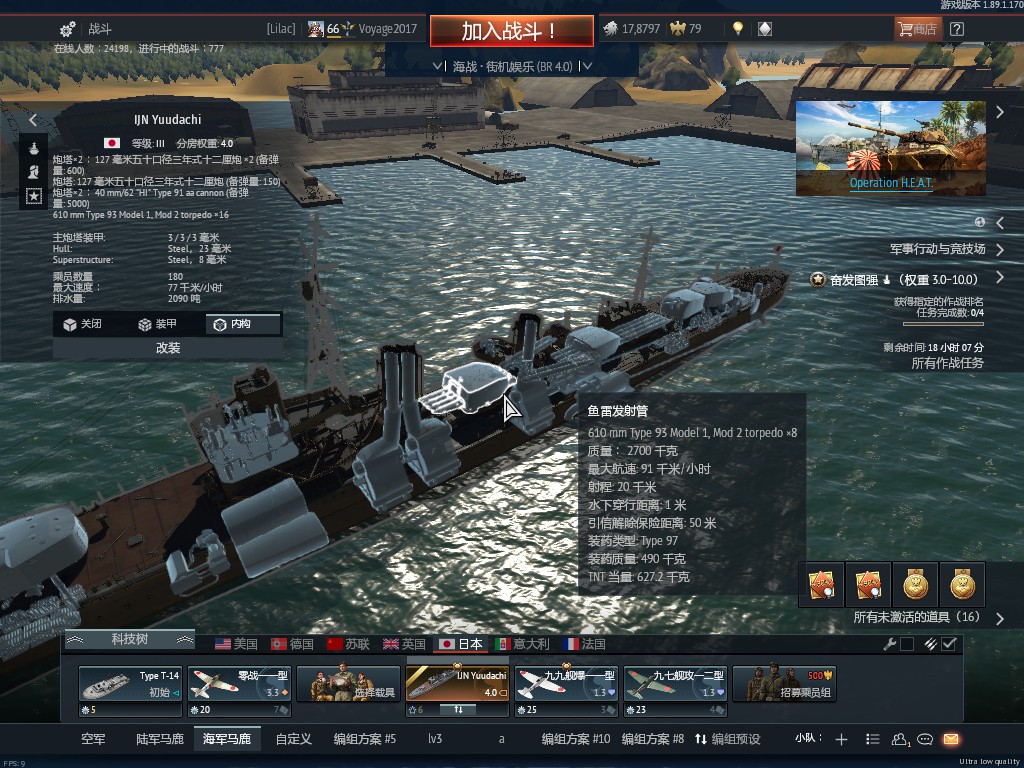
Task: Open the Operation H.E.A.T. promo banner
Action: [890, 148]
